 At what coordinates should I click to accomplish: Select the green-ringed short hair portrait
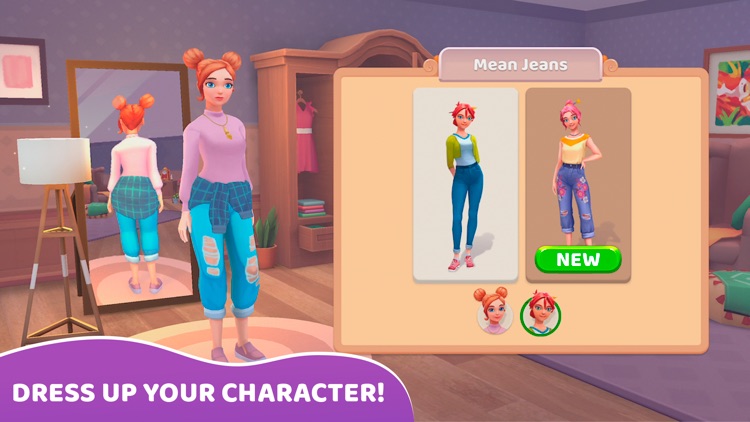(541, 313)
